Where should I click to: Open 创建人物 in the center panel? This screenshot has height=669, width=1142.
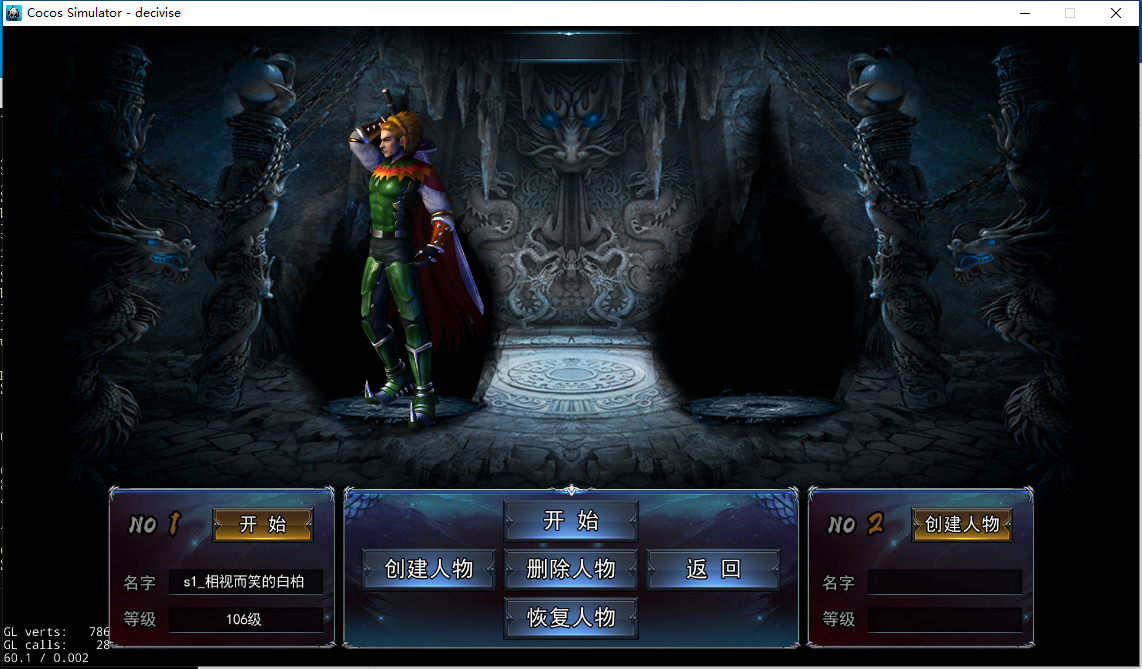coord(428,569)
